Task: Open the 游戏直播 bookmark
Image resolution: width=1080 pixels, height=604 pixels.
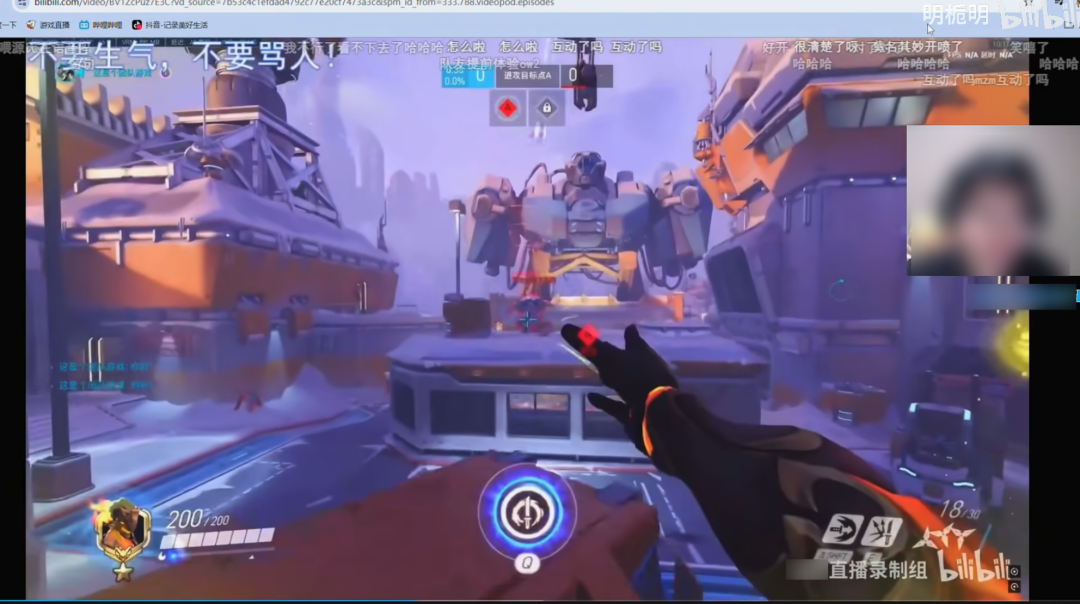Action: [x=48, y=24]
